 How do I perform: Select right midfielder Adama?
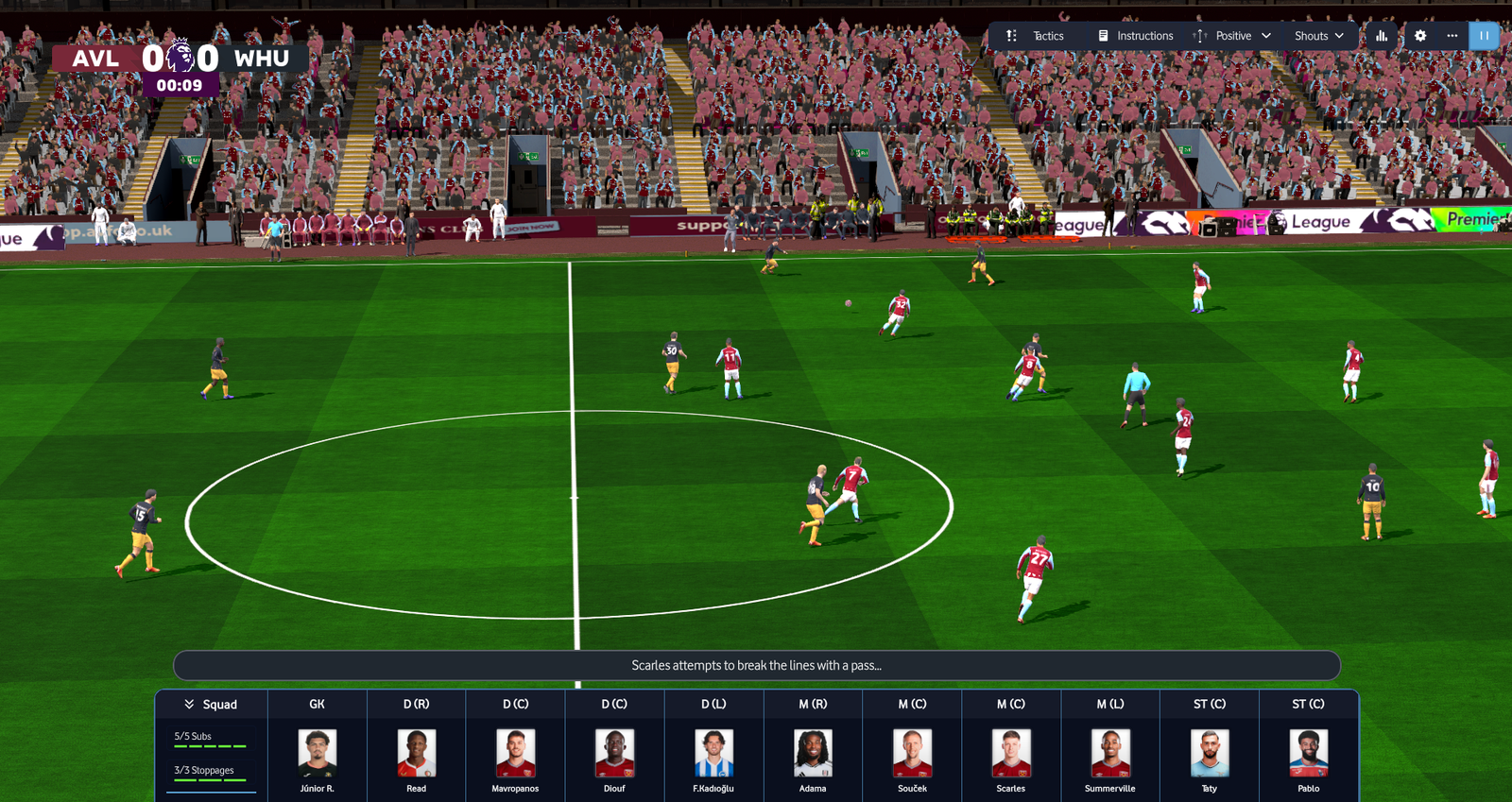813,754
